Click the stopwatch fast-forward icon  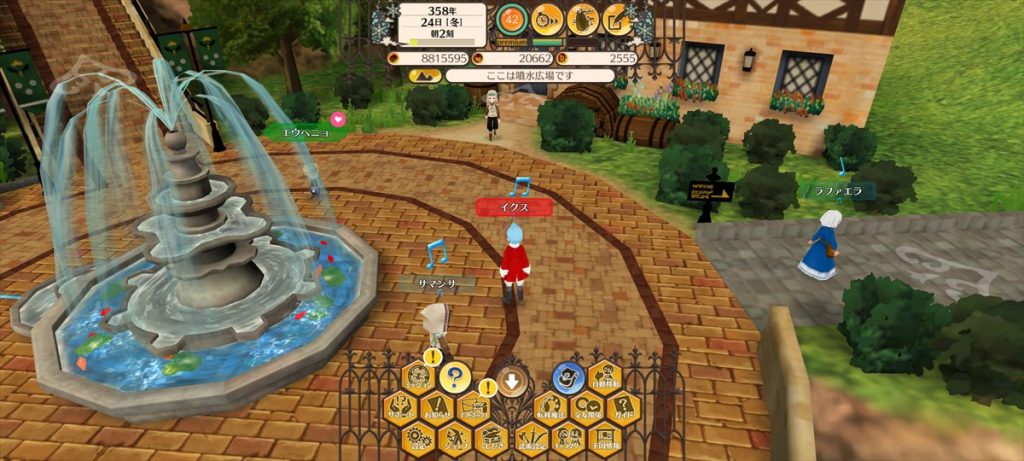(546, 18)
